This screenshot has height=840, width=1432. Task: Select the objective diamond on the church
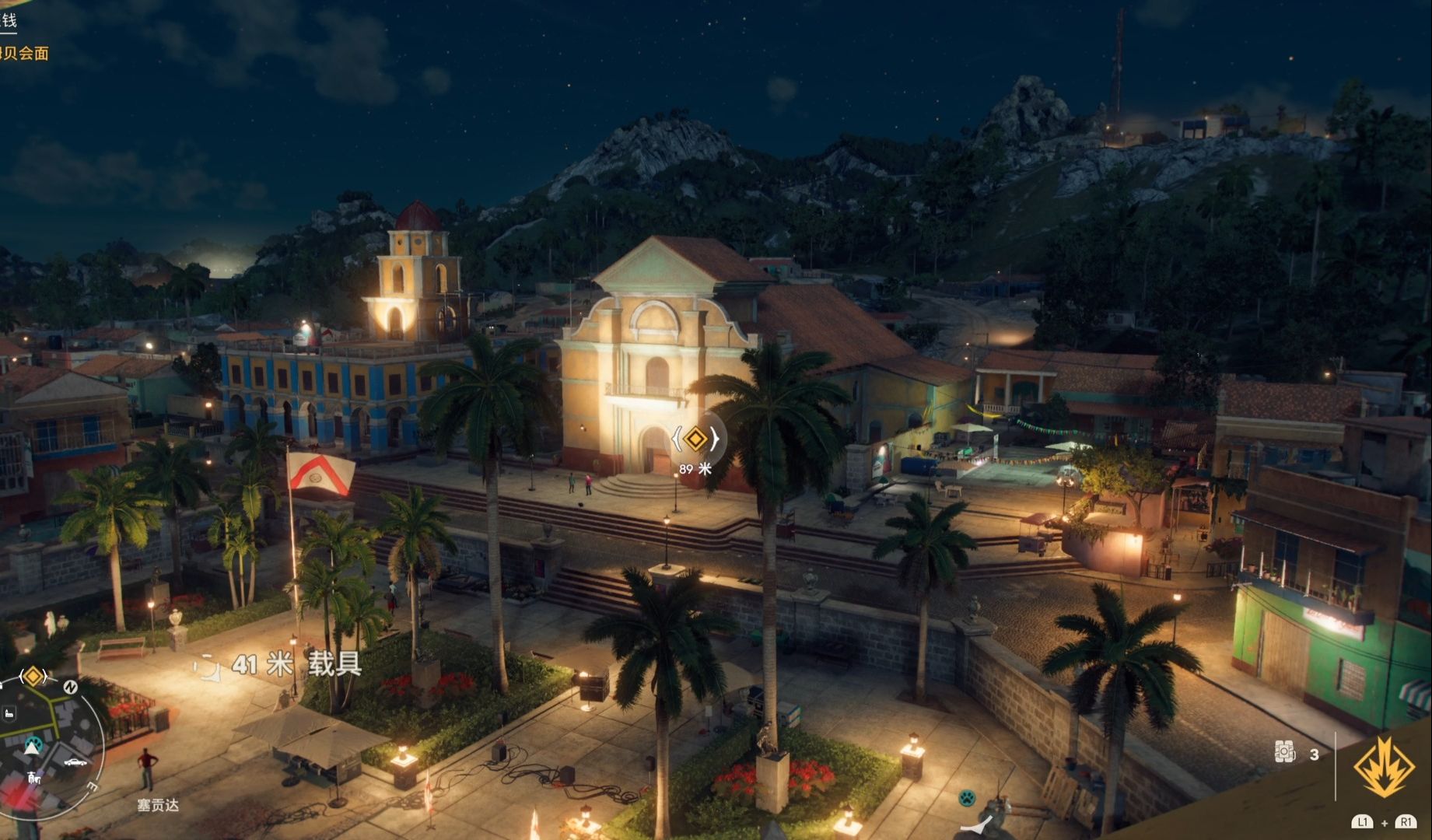[x=695, y=439]
